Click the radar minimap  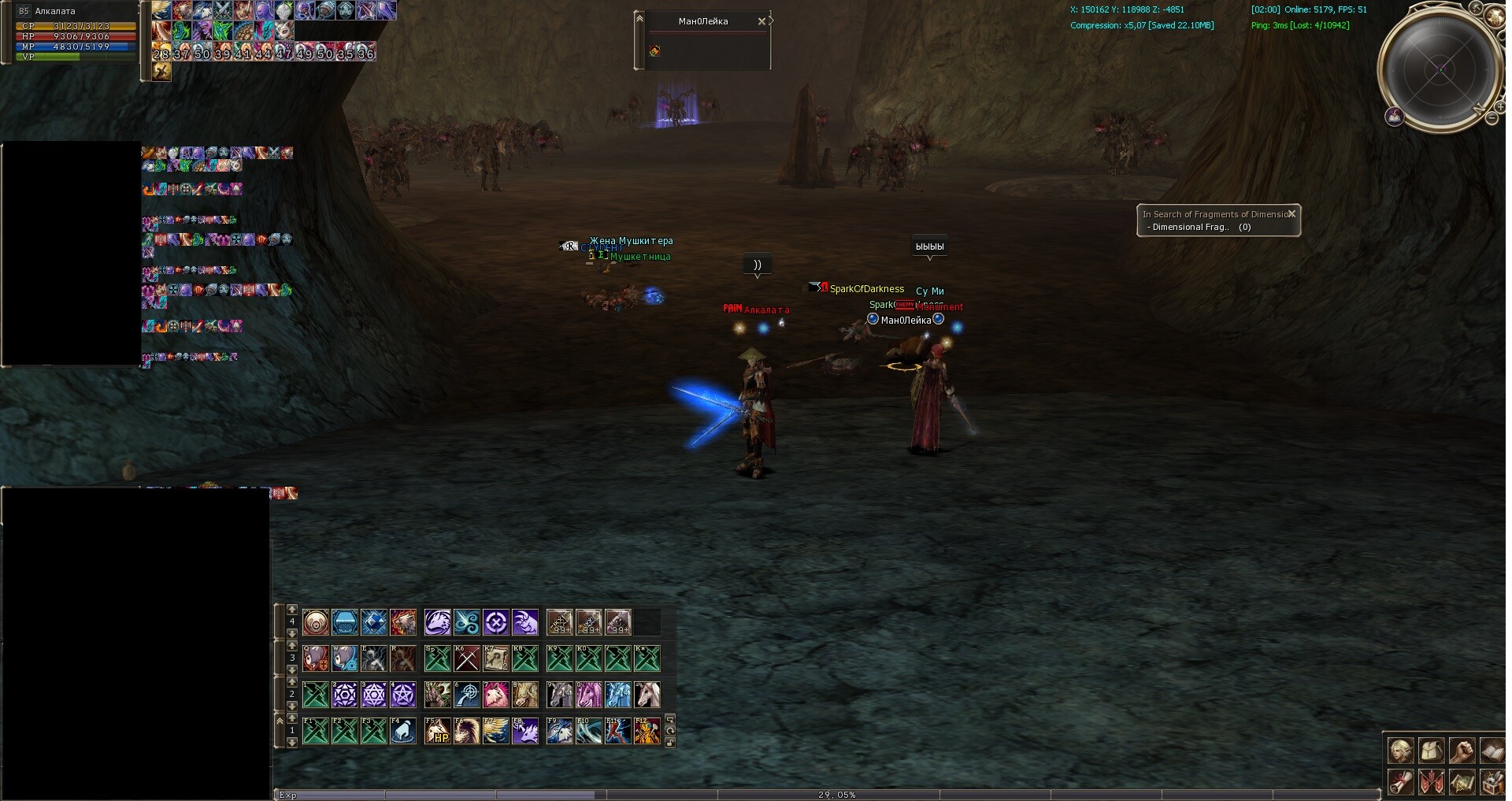click(1441, 69)
